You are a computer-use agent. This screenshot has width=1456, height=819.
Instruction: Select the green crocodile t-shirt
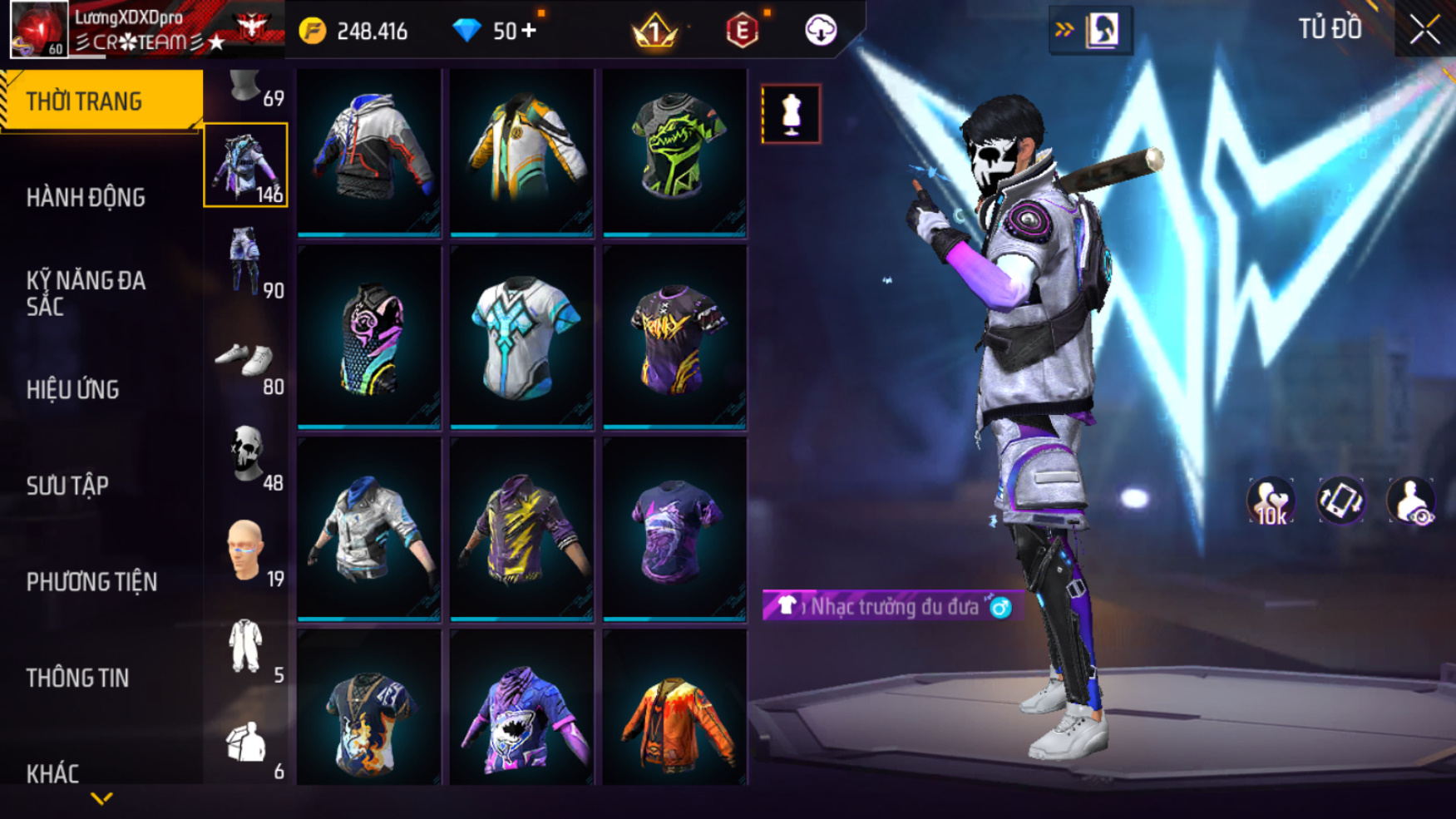click(674, 150)
